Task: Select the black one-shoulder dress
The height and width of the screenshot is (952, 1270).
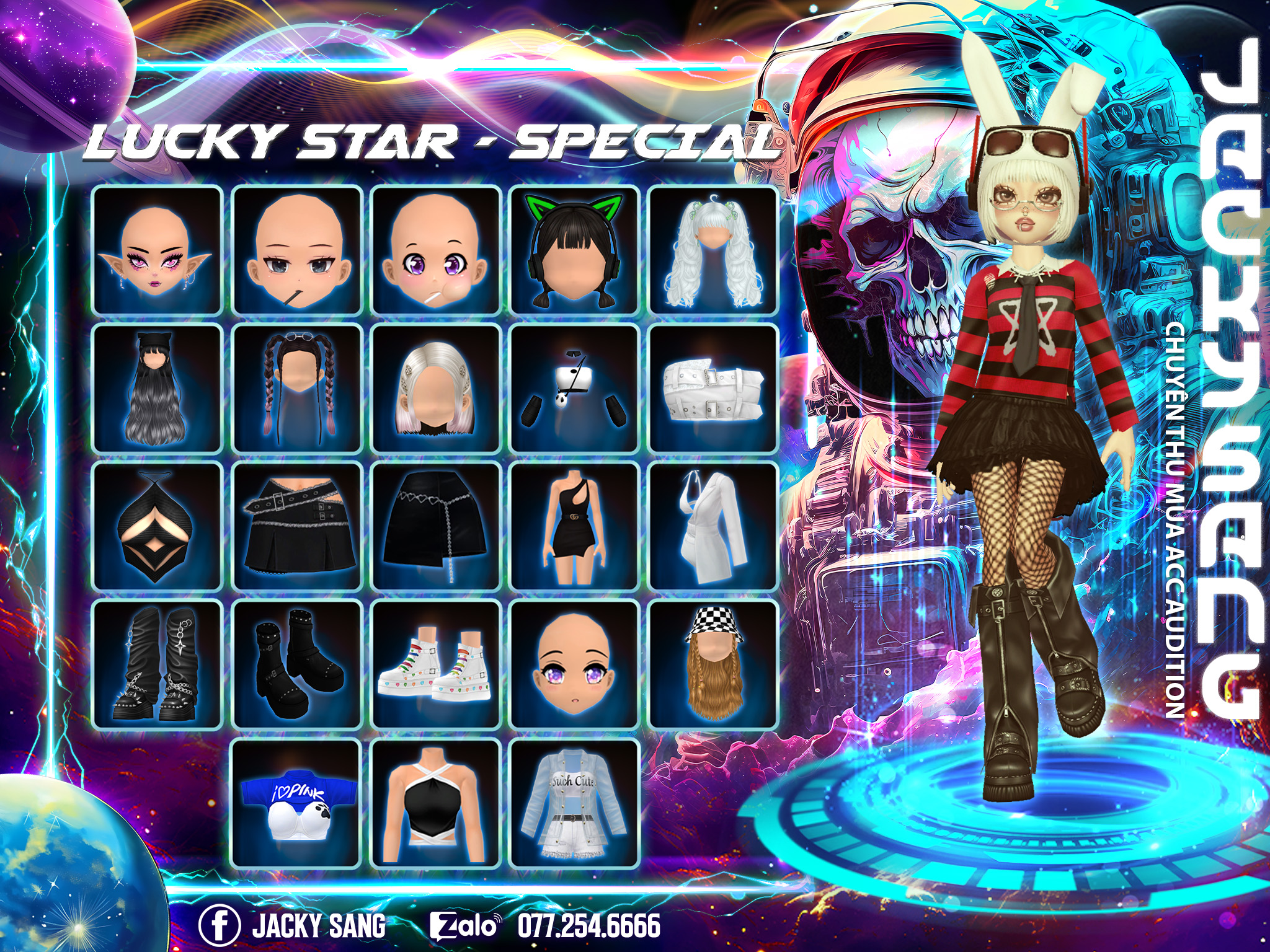Action: (x=574, y=526)
